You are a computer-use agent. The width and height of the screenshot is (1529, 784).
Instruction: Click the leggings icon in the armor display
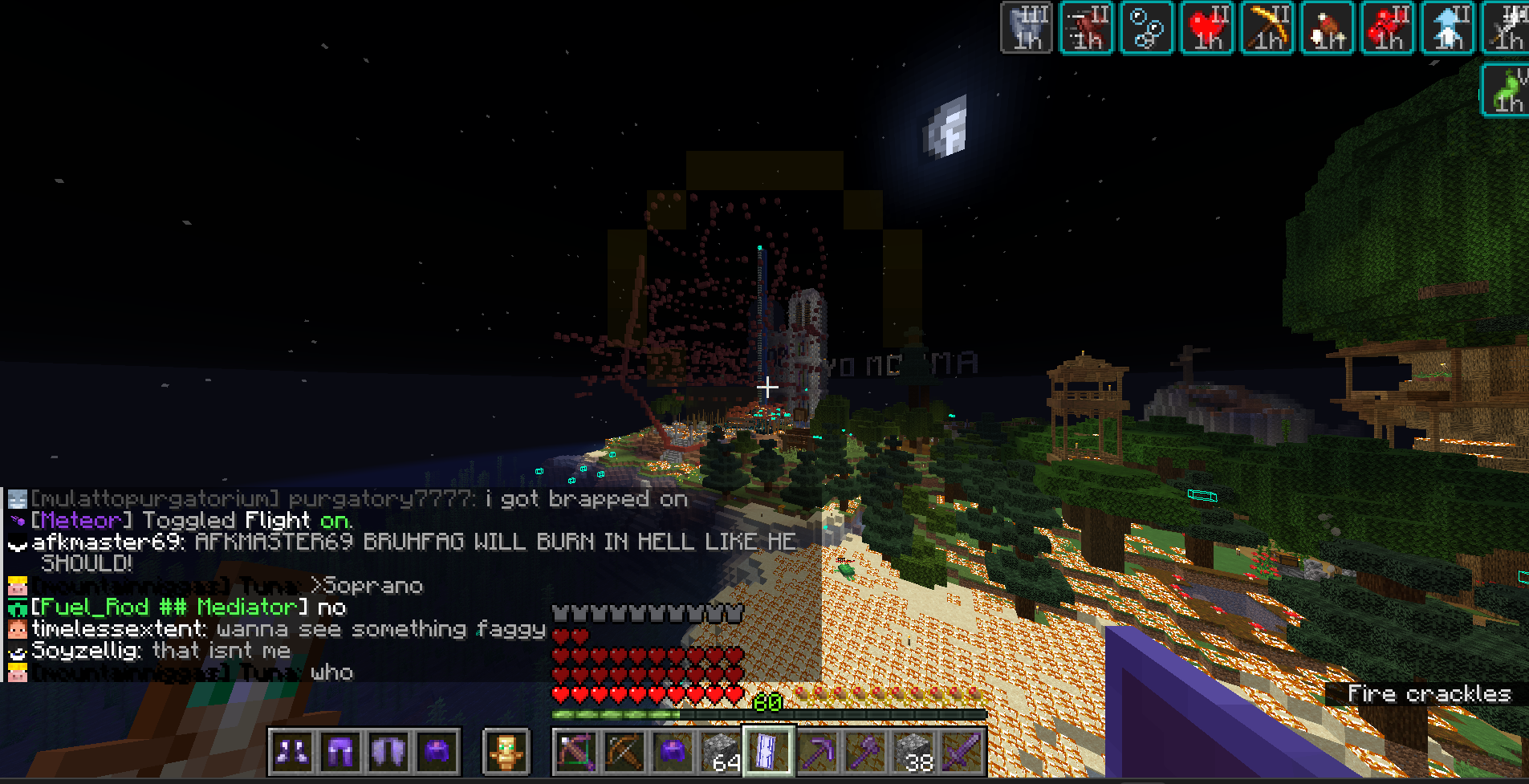pos(340,752)
